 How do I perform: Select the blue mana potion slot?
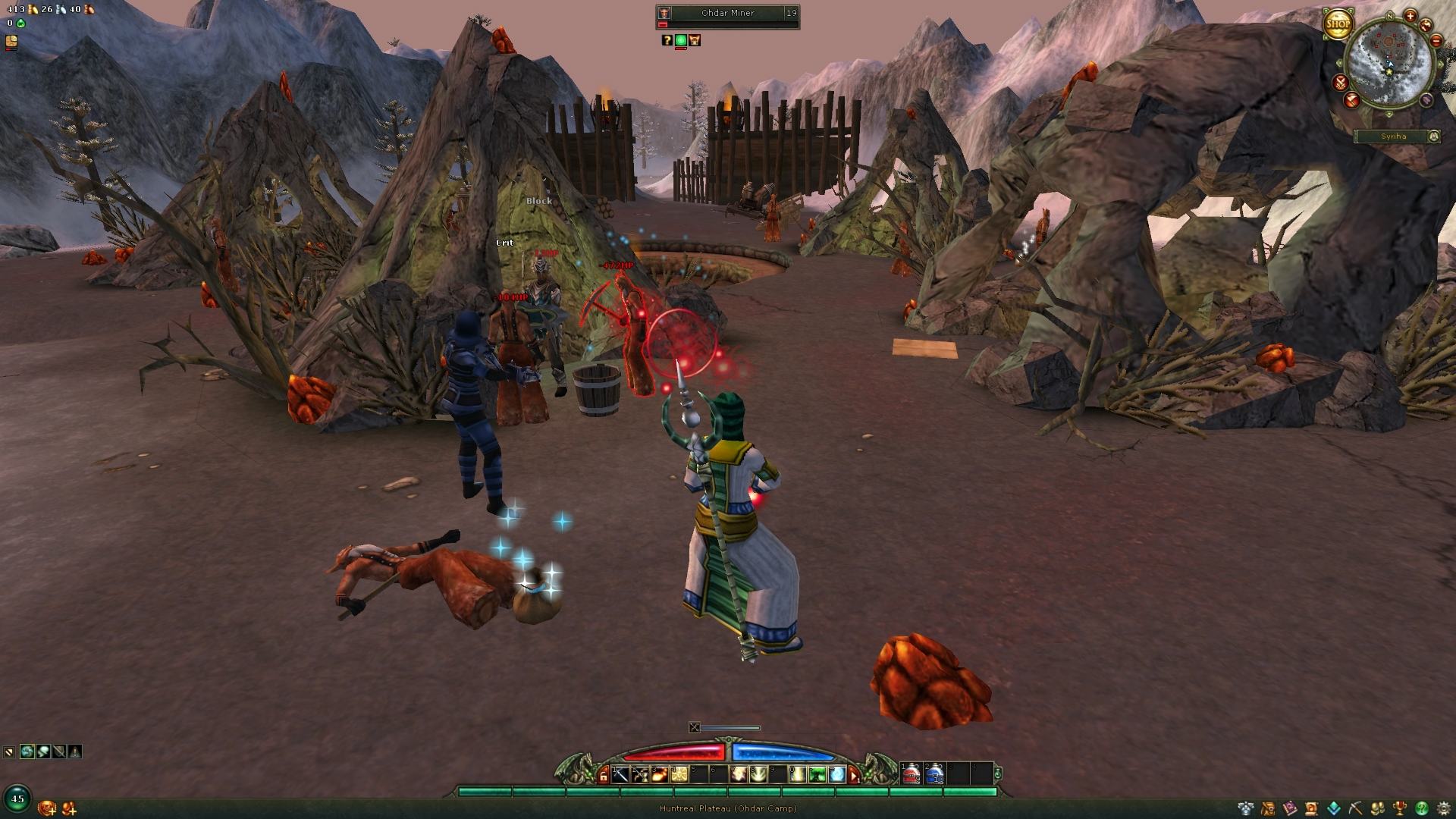click(x=935, y=774)
